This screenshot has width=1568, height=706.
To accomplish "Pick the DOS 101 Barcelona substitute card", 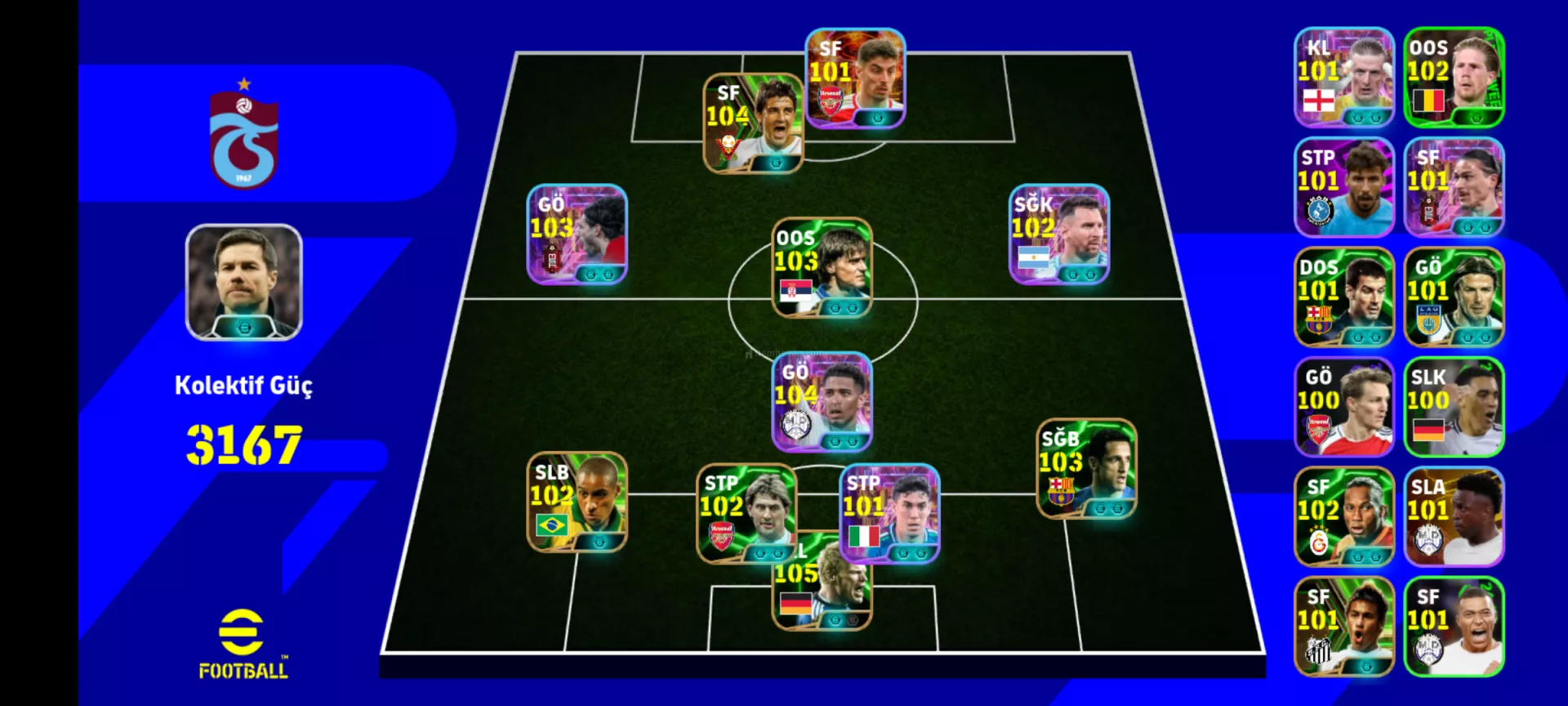I will coord(1343,297).
